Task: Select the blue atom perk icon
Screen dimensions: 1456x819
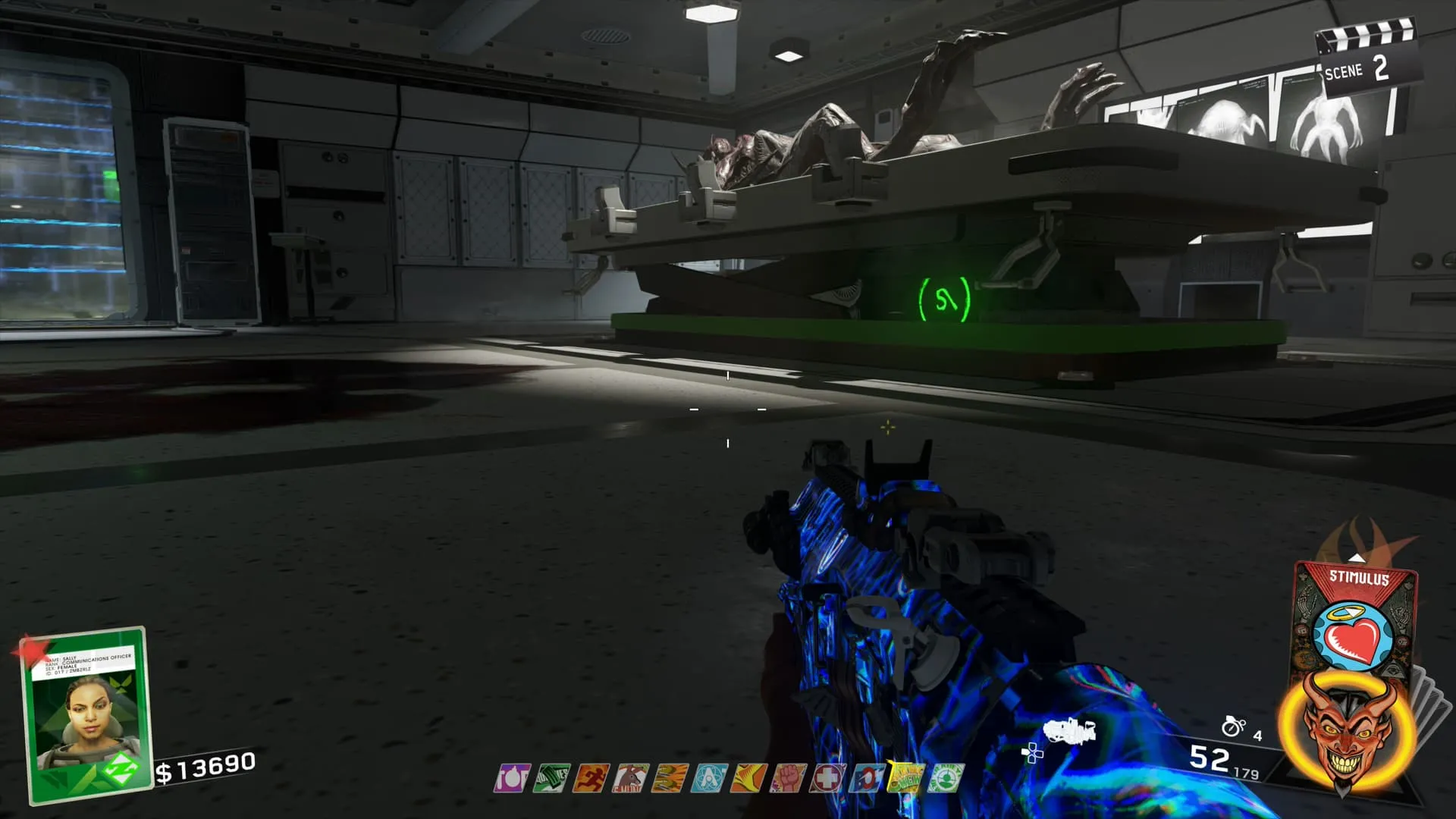Action: 709,778
